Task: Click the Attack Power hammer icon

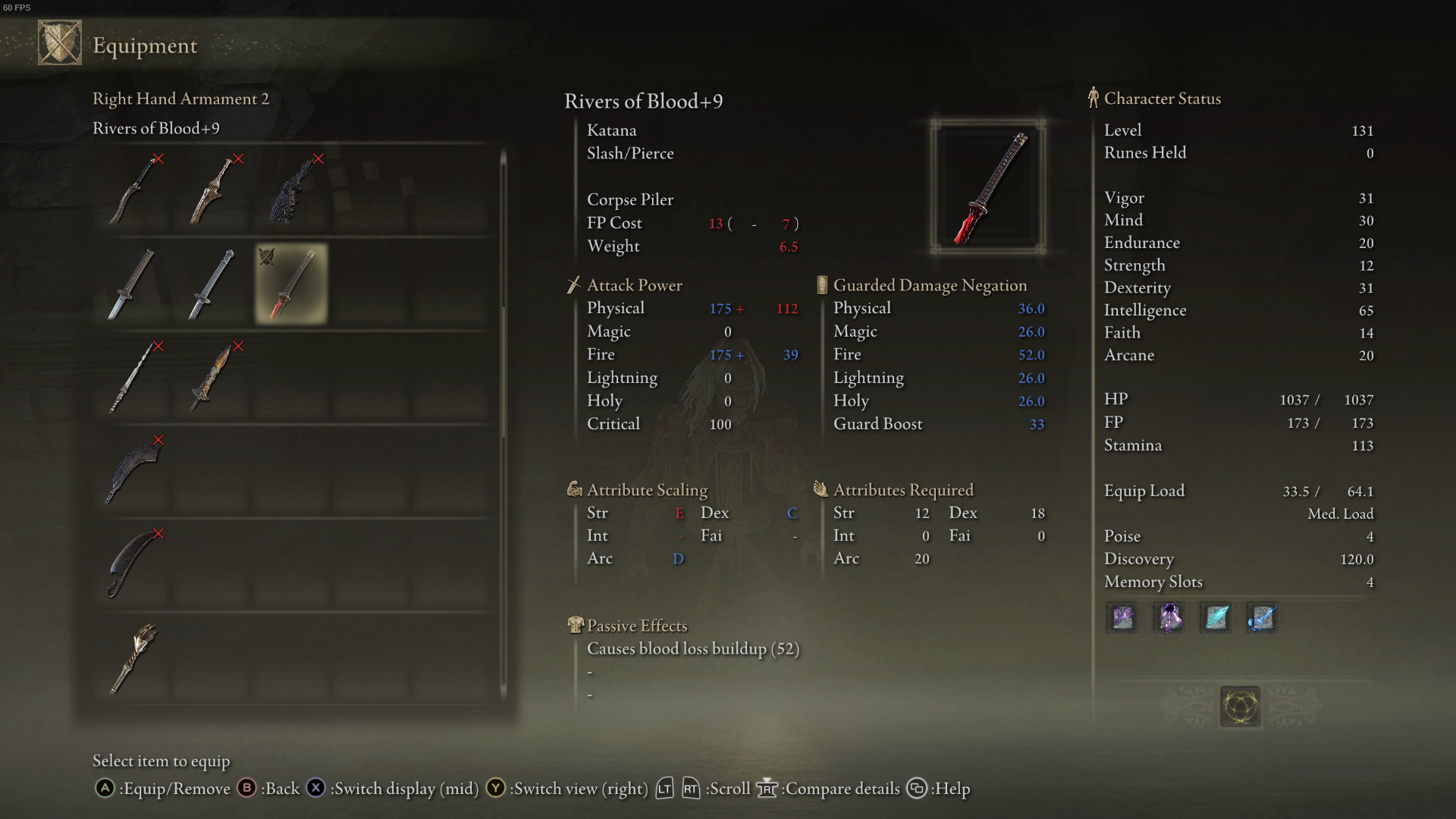Action: click(573, 284)
